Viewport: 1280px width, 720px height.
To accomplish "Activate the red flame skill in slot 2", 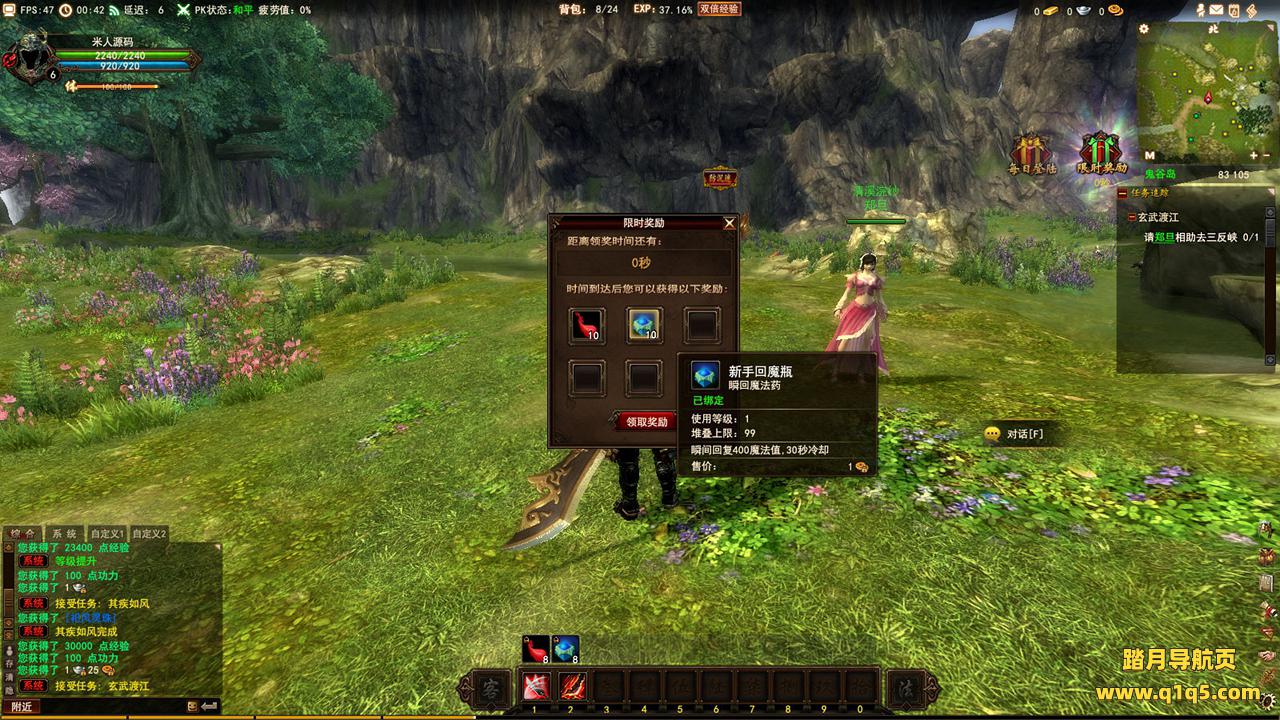I will 572,688.
